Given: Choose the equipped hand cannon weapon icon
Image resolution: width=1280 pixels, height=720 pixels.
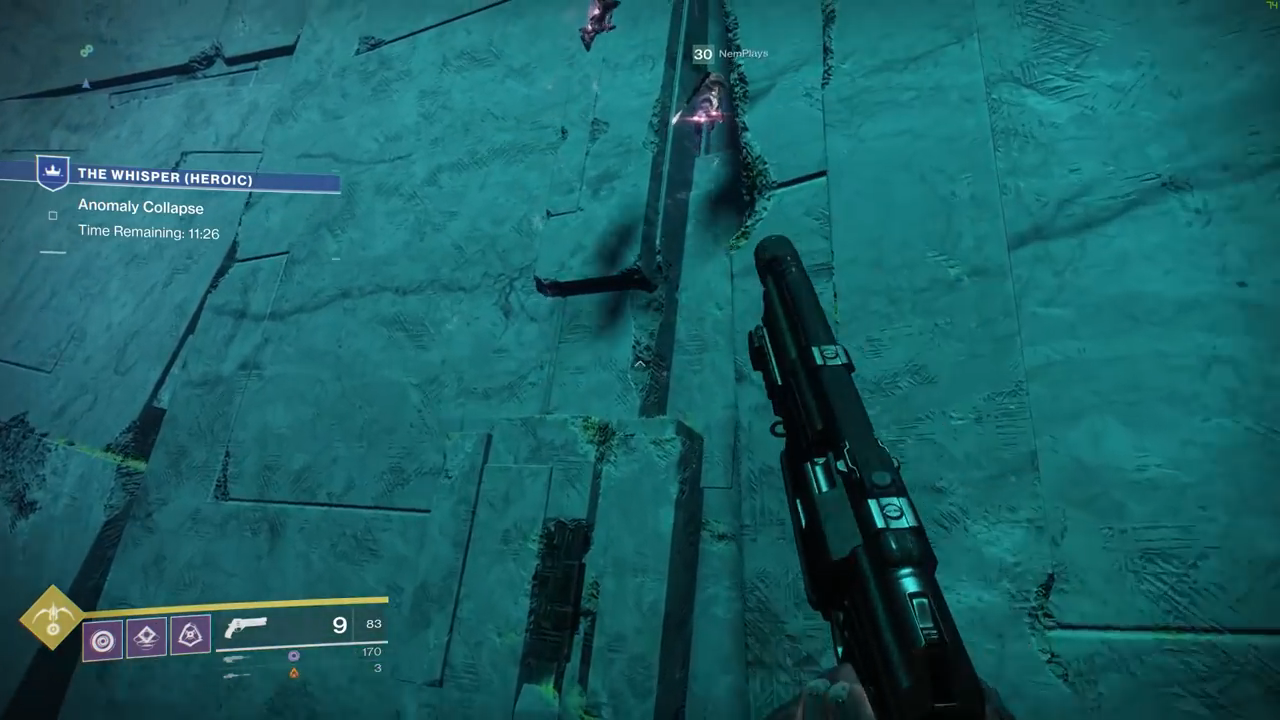Looking at the screenshot, I should pyautogui.click(x=246, y=628).
